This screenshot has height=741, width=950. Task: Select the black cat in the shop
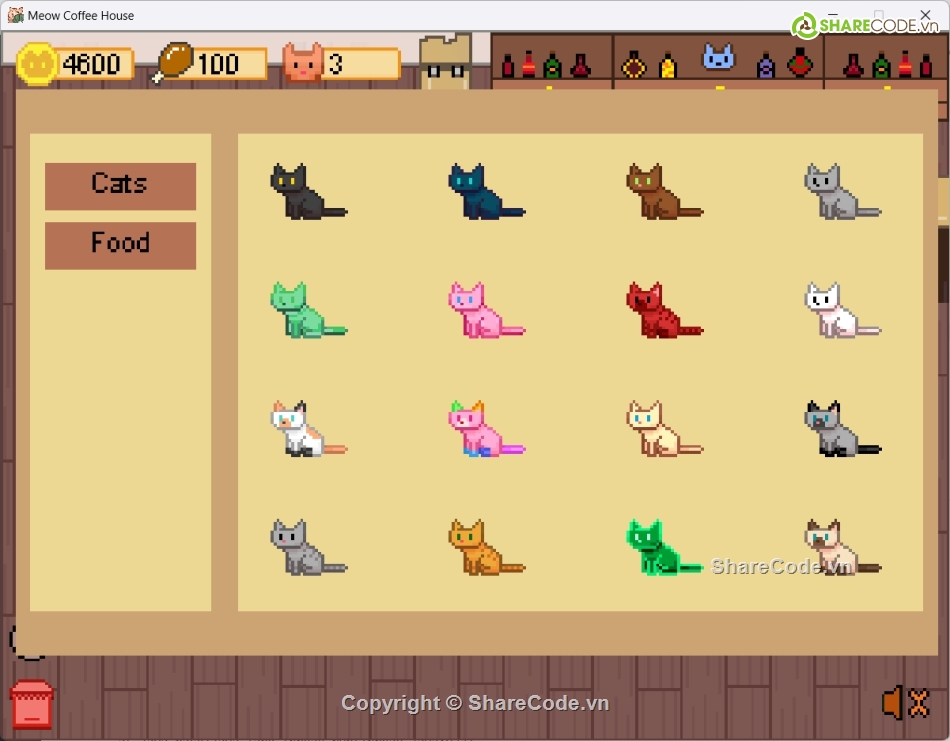click(x=301, y=192)
